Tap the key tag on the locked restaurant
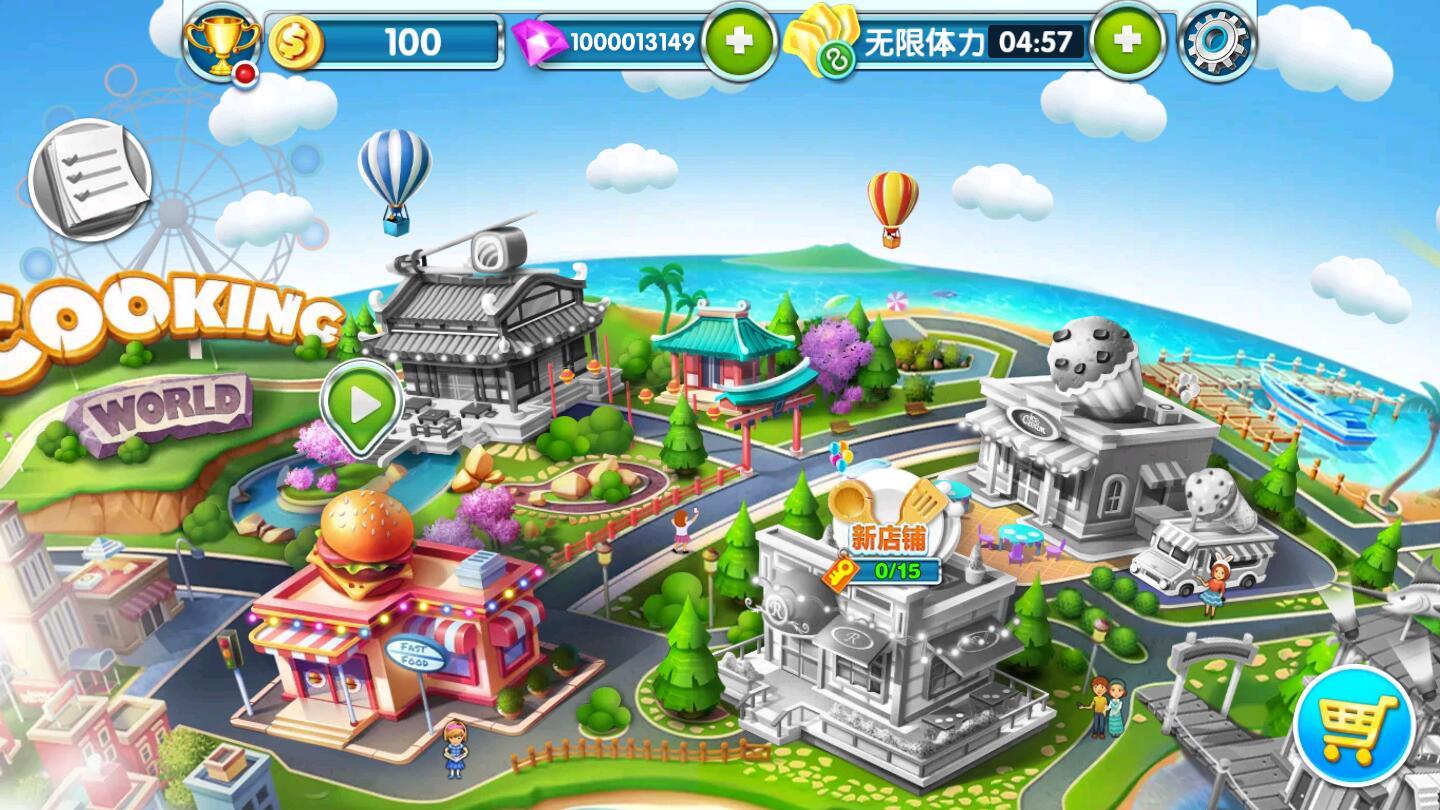The height and width of the screenshot is (810, 1440). pos(840,571)
